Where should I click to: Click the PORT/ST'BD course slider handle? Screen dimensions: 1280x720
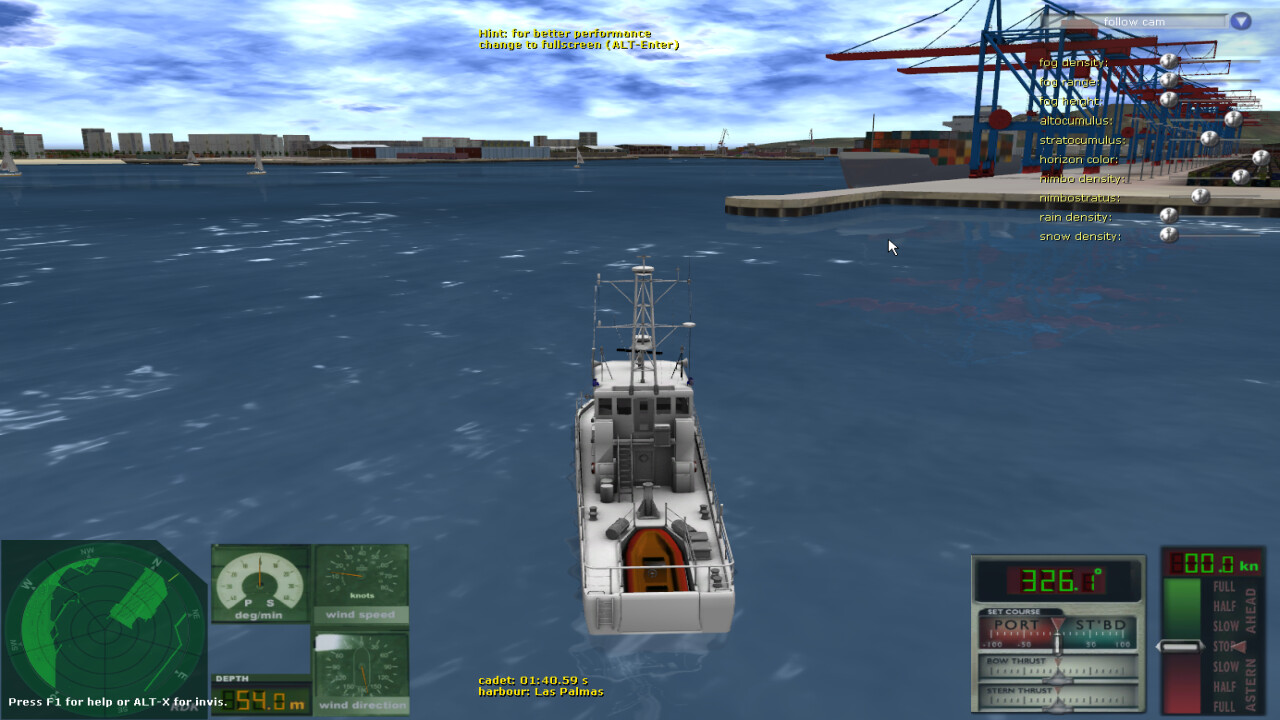pyautogui.click(x=1058, y=644)
